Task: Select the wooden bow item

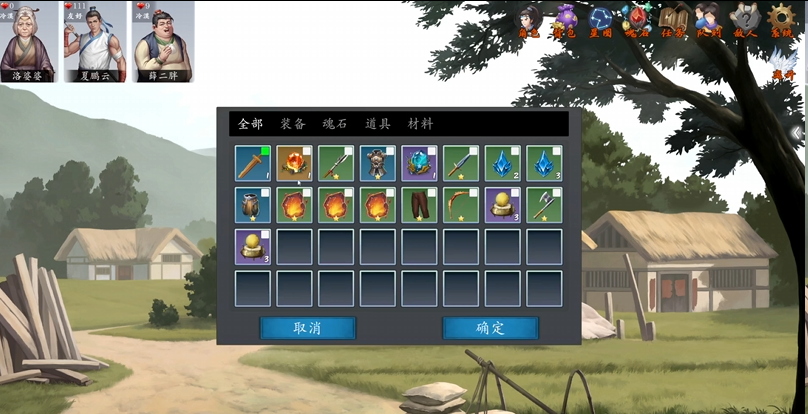Action: (461, 205)
